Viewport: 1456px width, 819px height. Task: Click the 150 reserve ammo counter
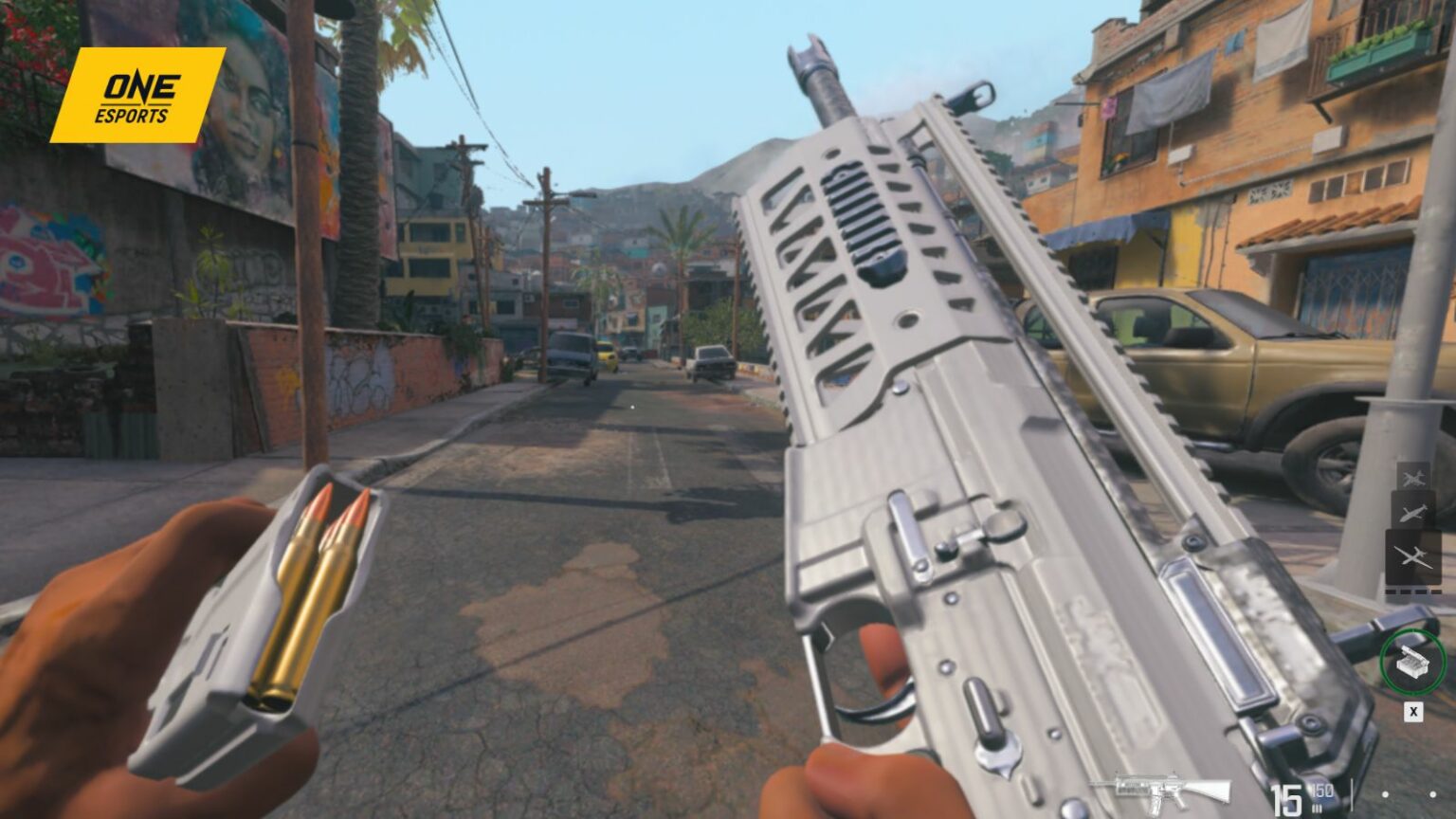click(x=1323, y=792)
